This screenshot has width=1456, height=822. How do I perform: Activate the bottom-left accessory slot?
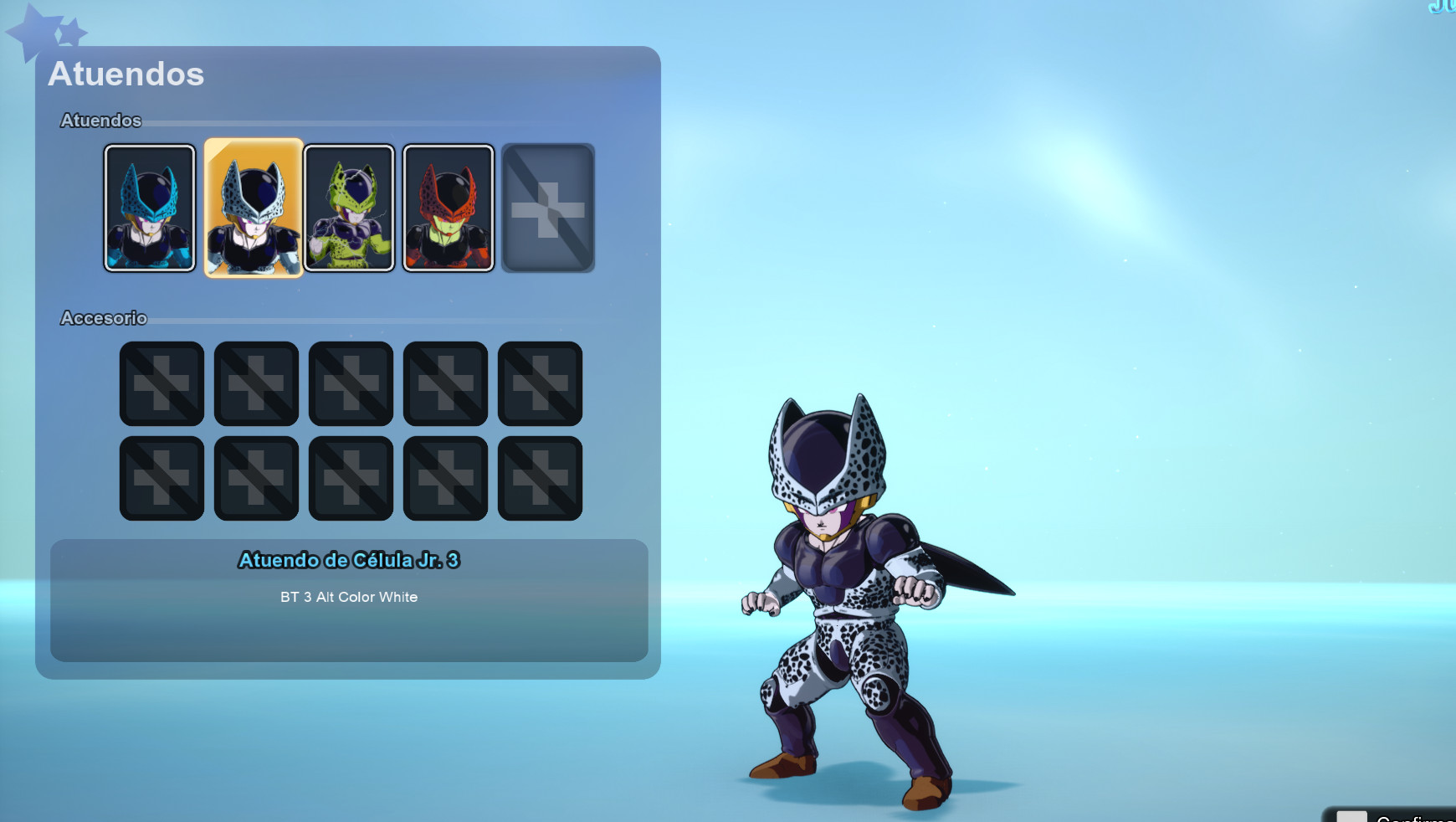[161, 479]
